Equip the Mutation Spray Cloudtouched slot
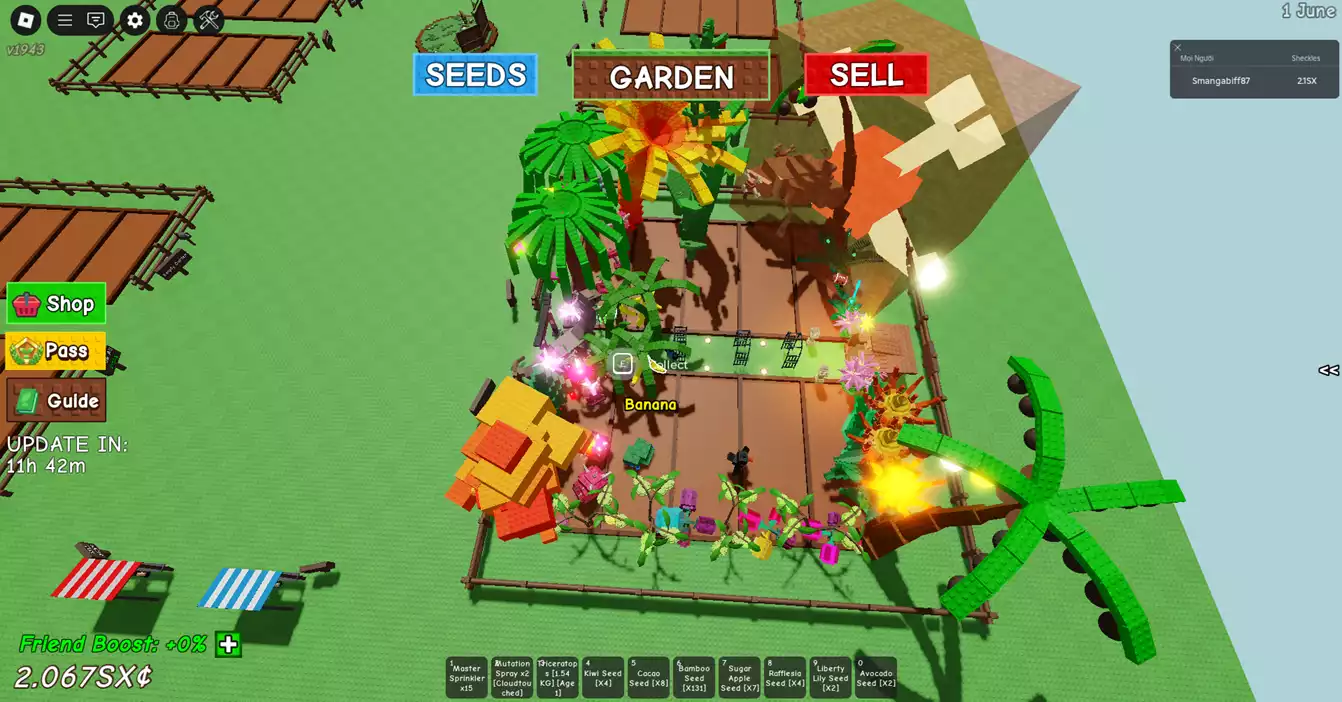The width and height of the screenshot is (1342, 702). click(512, 677)
